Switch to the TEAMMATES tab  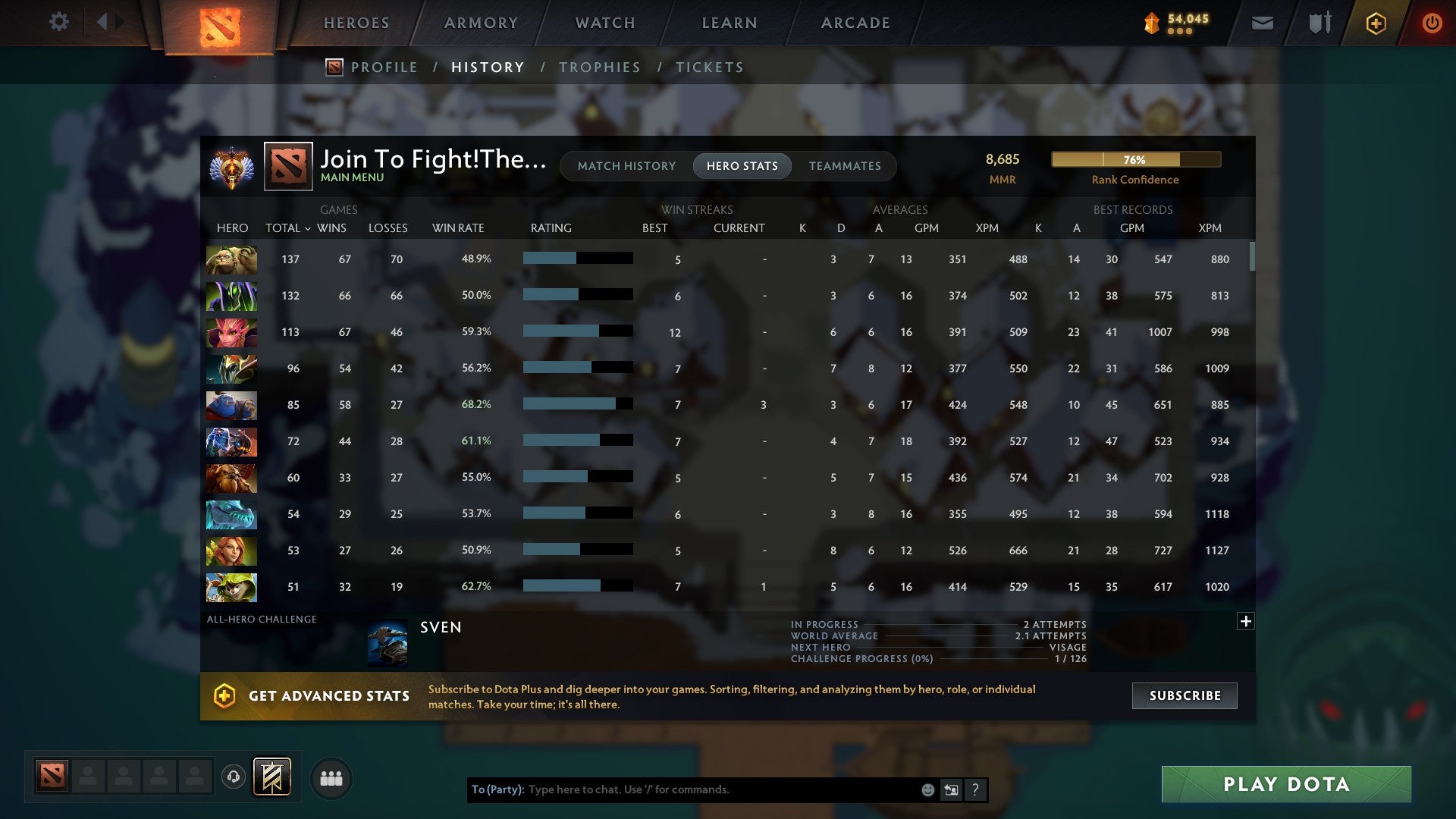(x=845, y=165)
